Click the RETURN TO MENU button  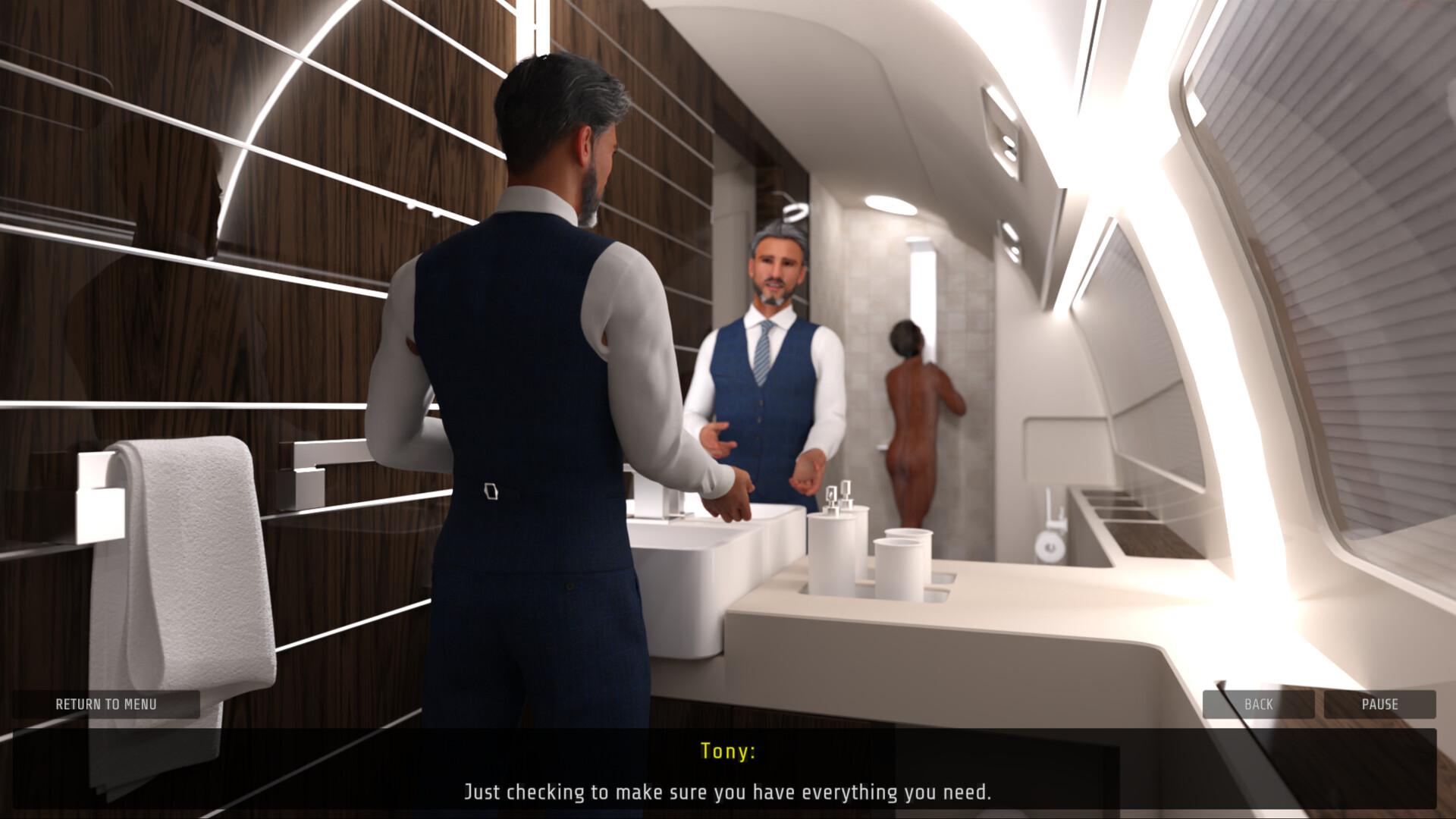(x=106, y=704)
